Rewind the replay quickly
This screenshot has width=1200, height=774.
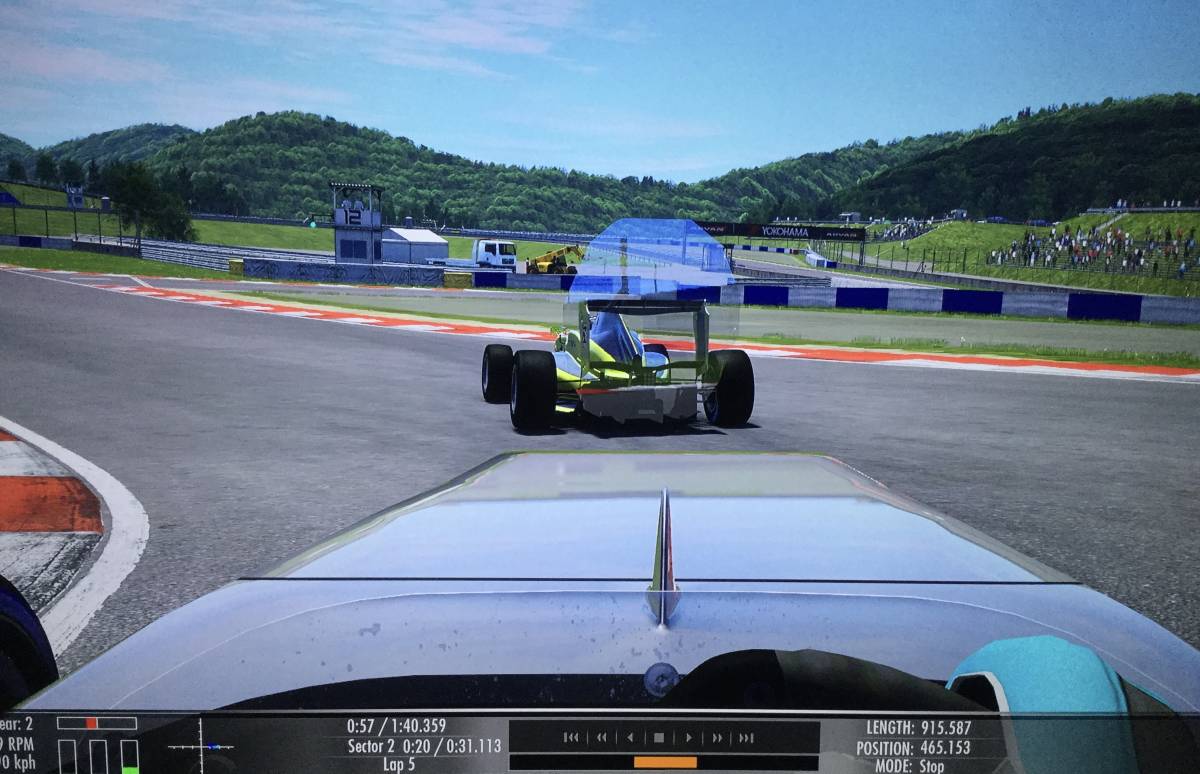click(x=601, y=738)
